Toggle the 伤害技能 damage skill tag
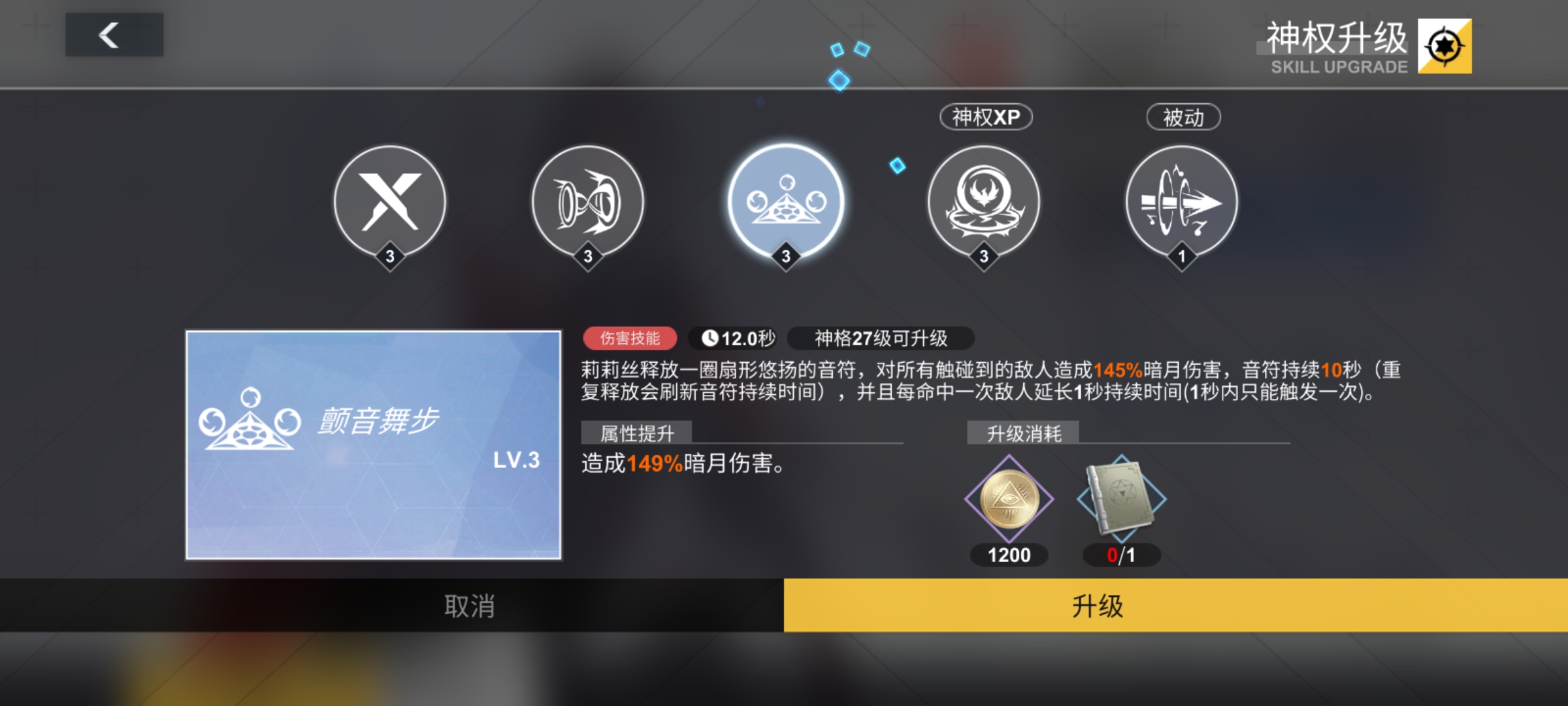This screenshot has width=1568, height=706. [630, 337]
